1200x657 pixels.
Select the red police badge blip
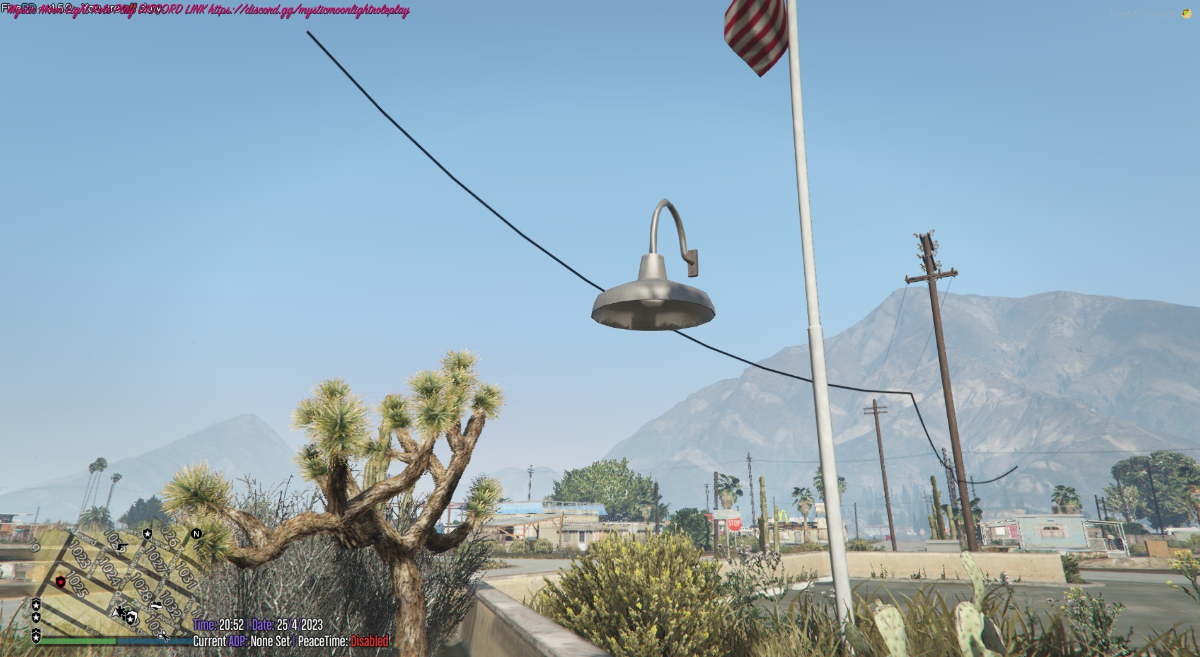tap(60, 581)
